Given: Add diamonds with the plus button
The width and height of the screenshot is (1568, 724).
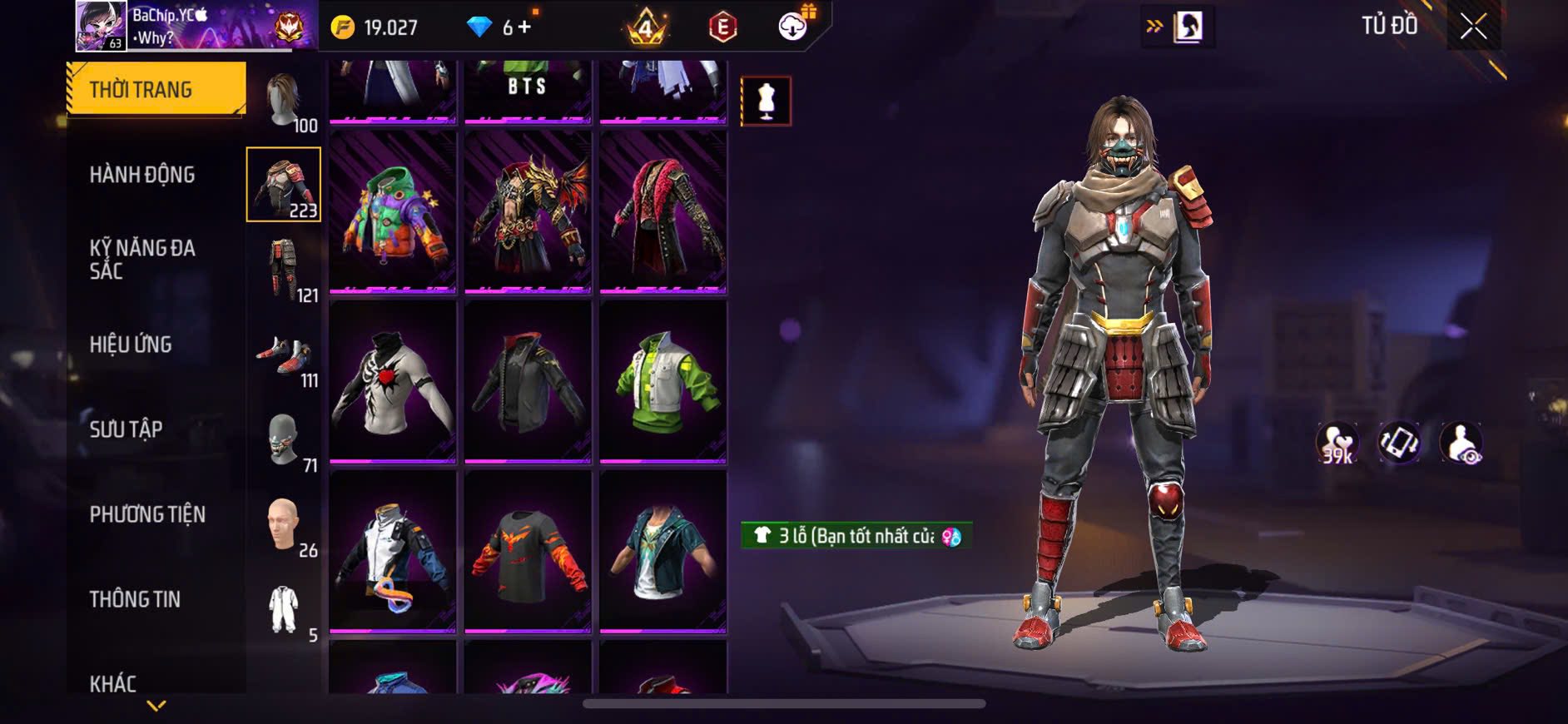Looking at the screenshot, I should coord(523,27).
